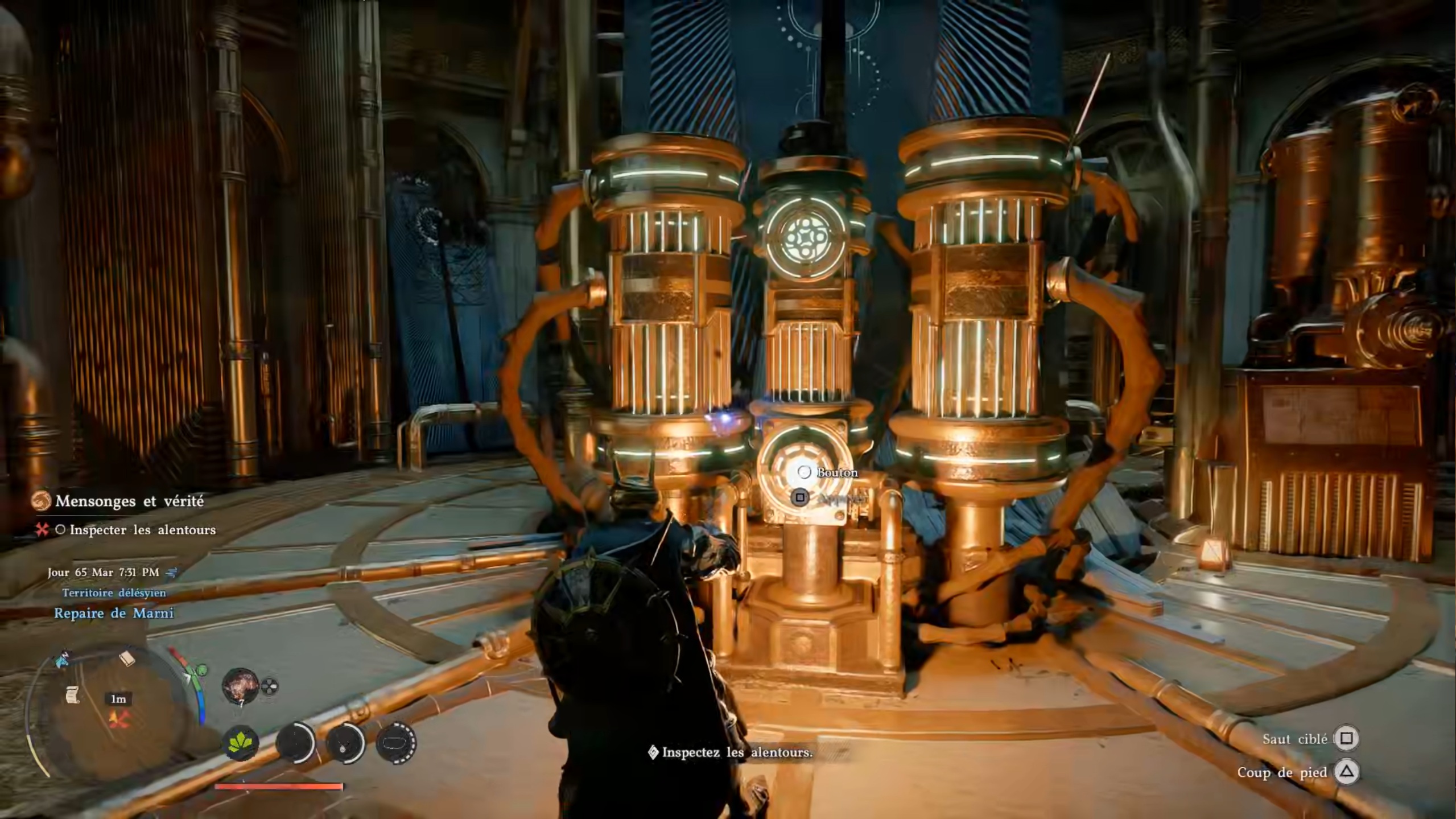The height and width of the screenshot is (819, 1456).
Task: Select the 'Bouton' interaction prompt label
Action: pos(836,472)
